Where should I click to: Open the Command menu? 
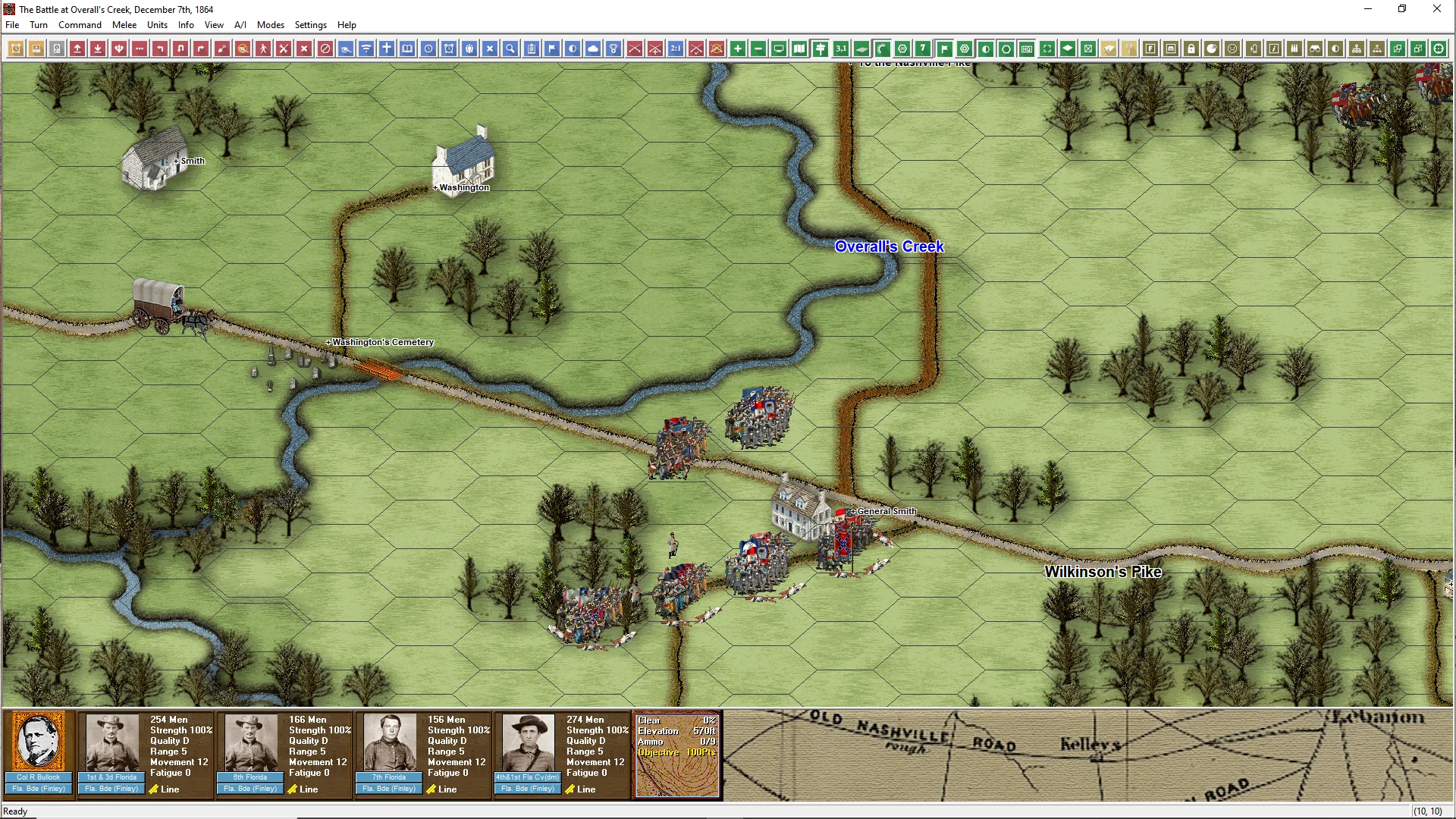pyautogui.click(x=80, y=25)
